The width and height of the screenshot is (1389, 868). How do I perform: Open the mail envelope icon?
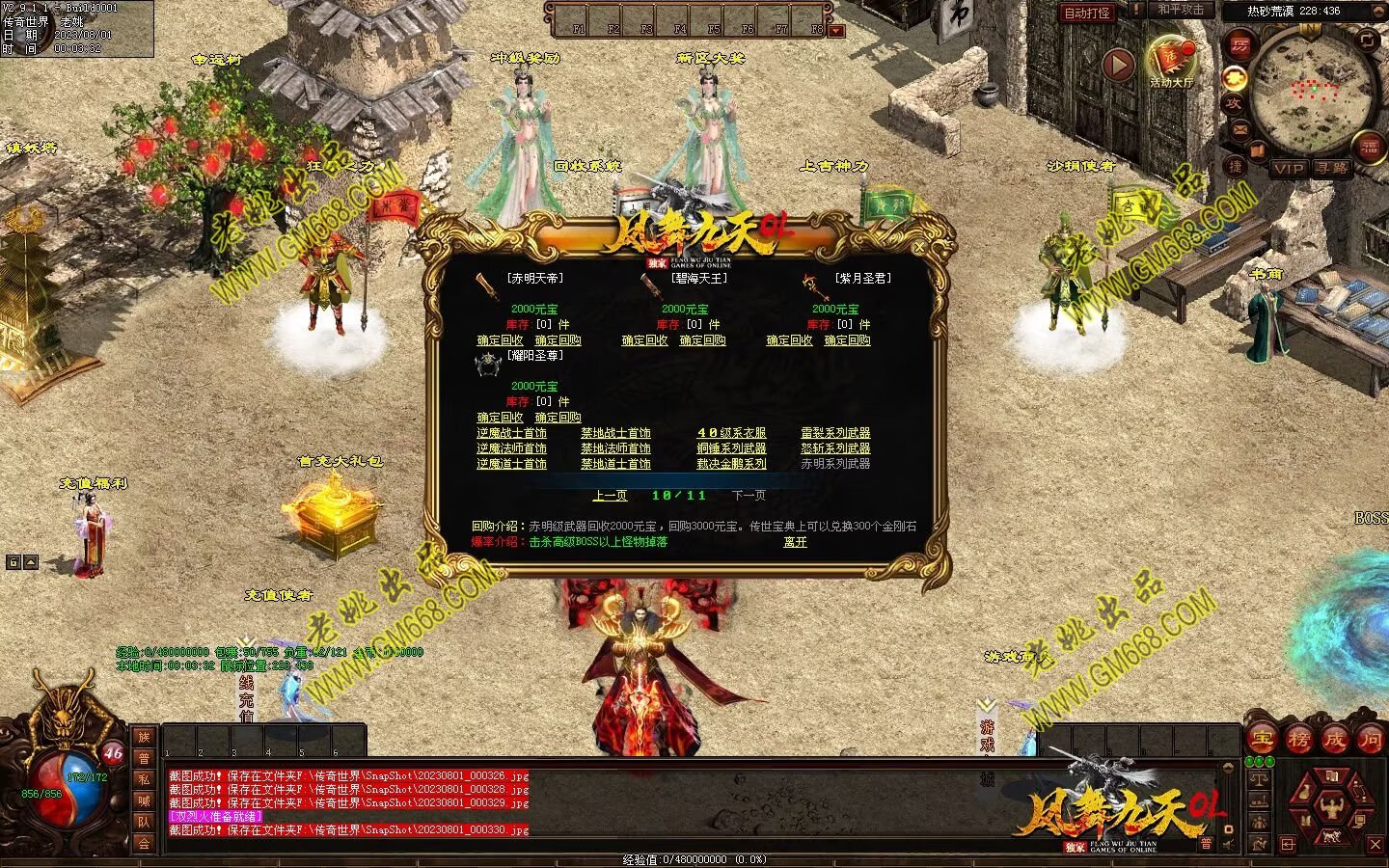1240,130
